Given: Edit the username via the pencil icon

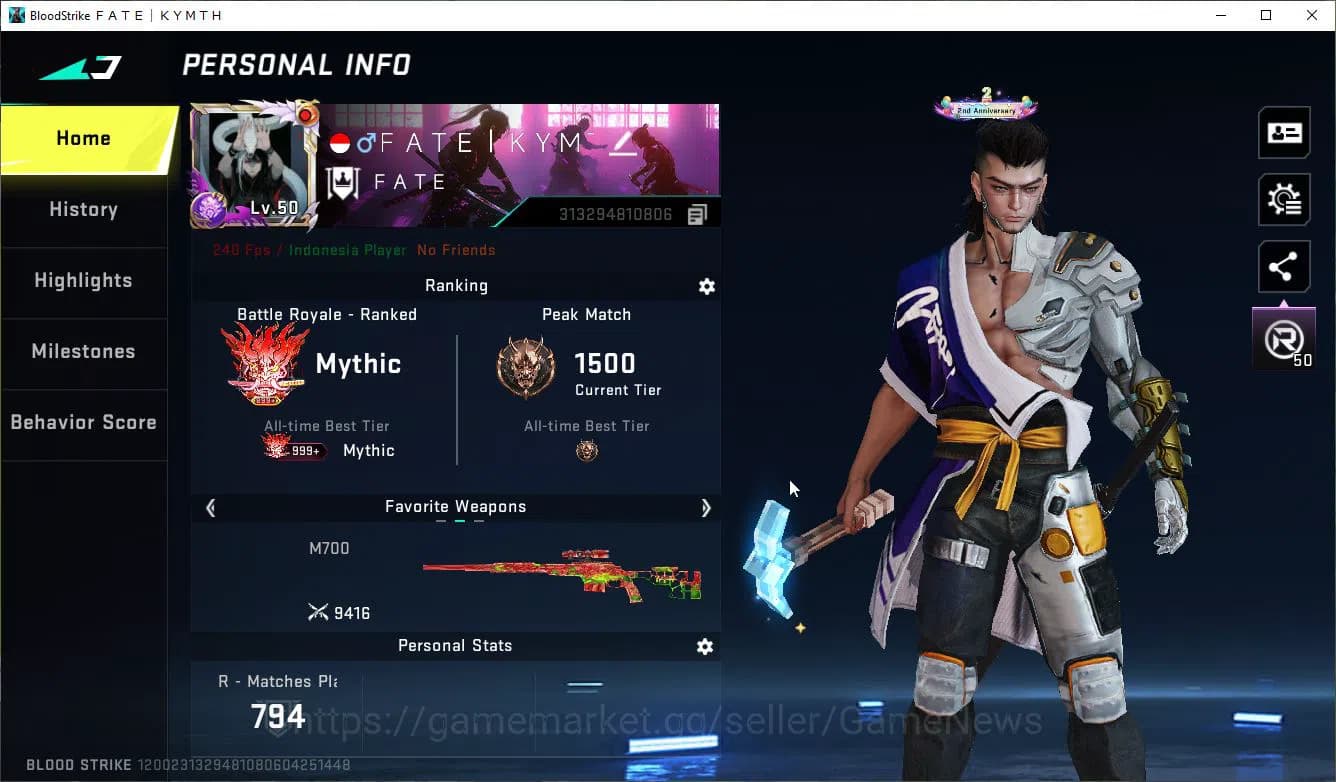Looking at the screenshot, I should tap(622, 143).
